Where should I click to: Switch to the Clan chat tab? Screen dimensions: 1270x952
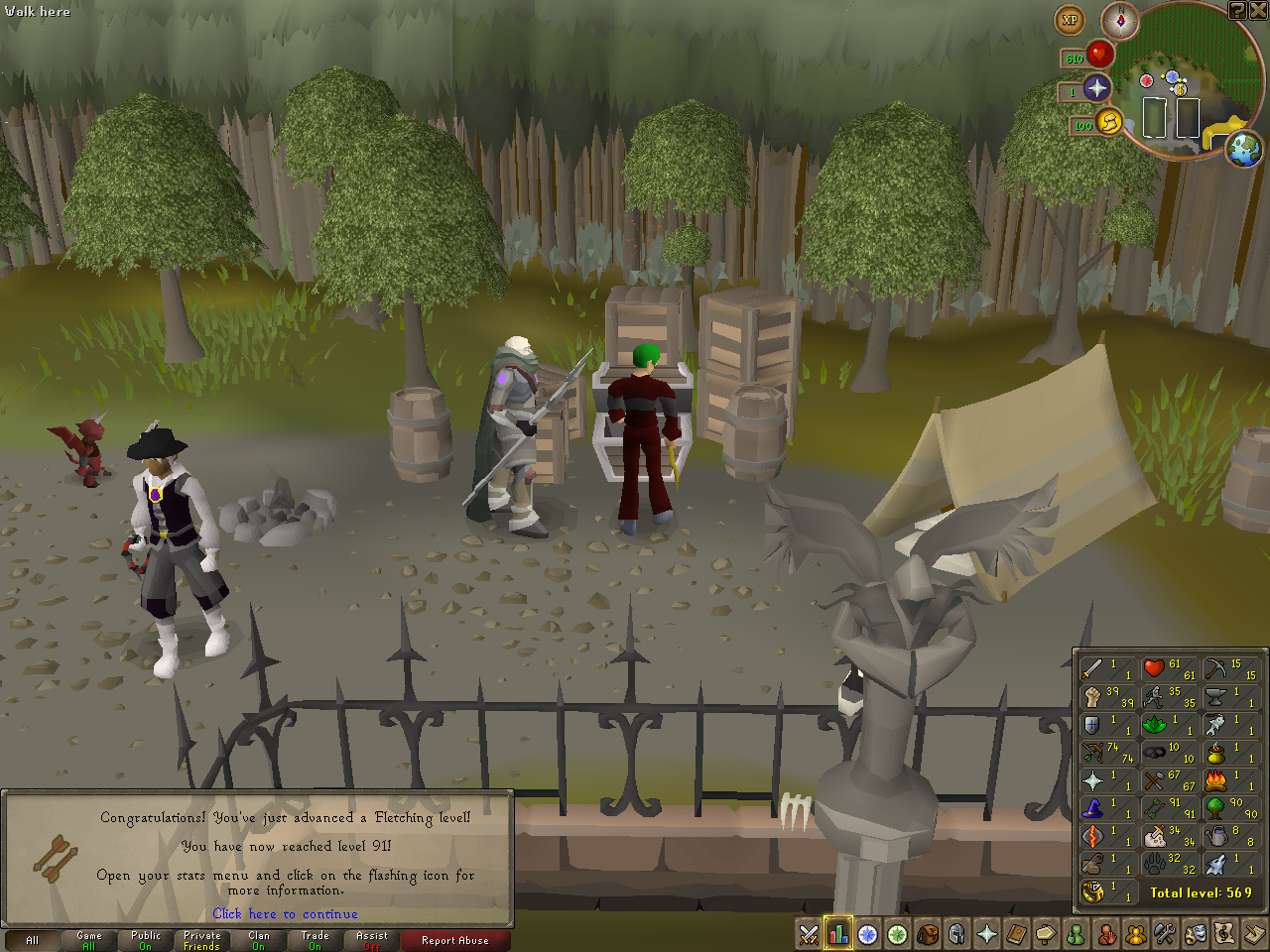(x=258, y=940)
